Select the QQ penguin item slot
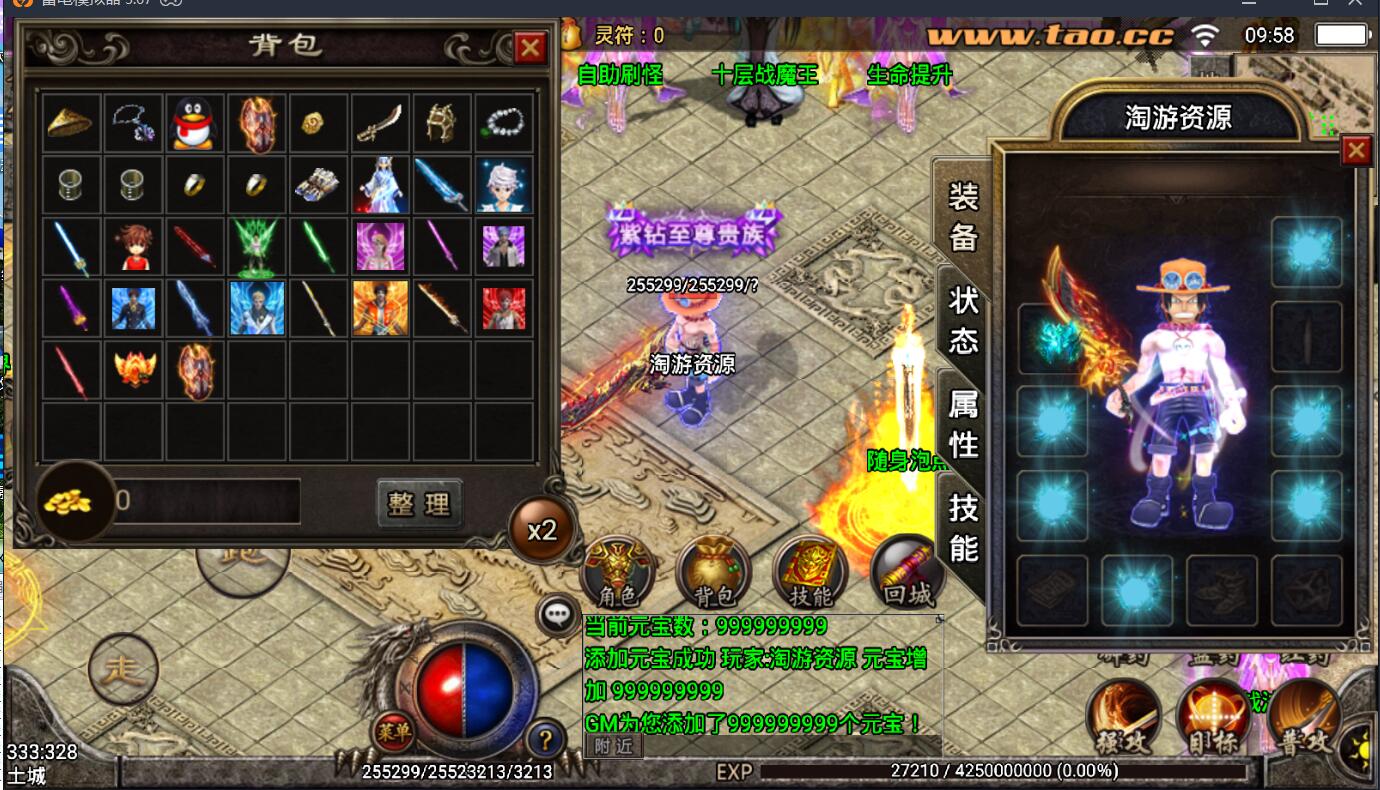Screen dimensions: 1380x790 click(194, 123)
